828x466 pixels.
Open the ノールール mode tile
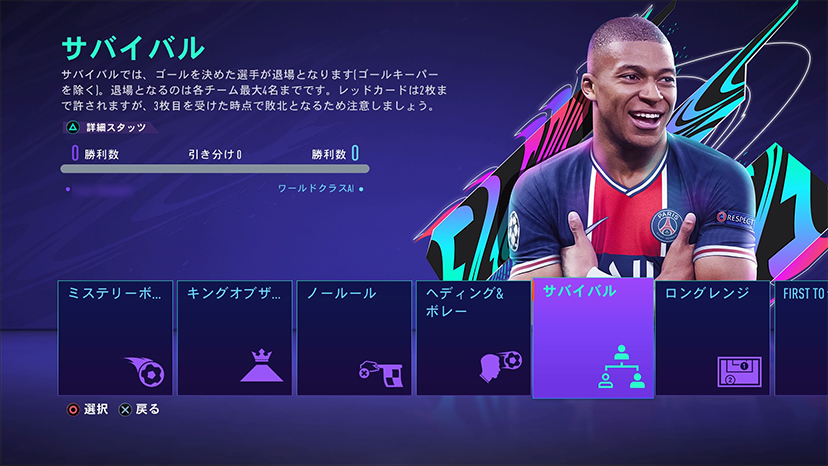pos(354,337)
